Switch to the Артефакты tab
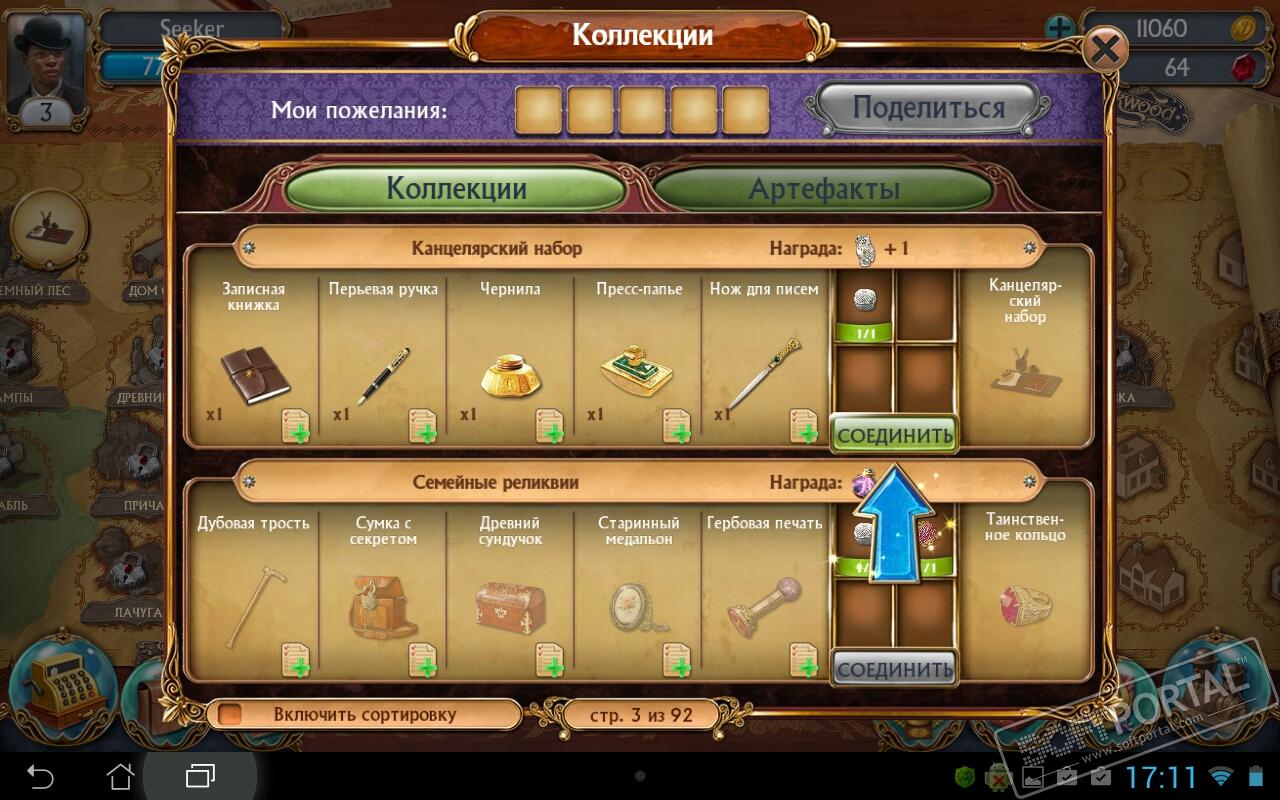The height and width of the screenshot is (800, 1280). tap(823, 189)
